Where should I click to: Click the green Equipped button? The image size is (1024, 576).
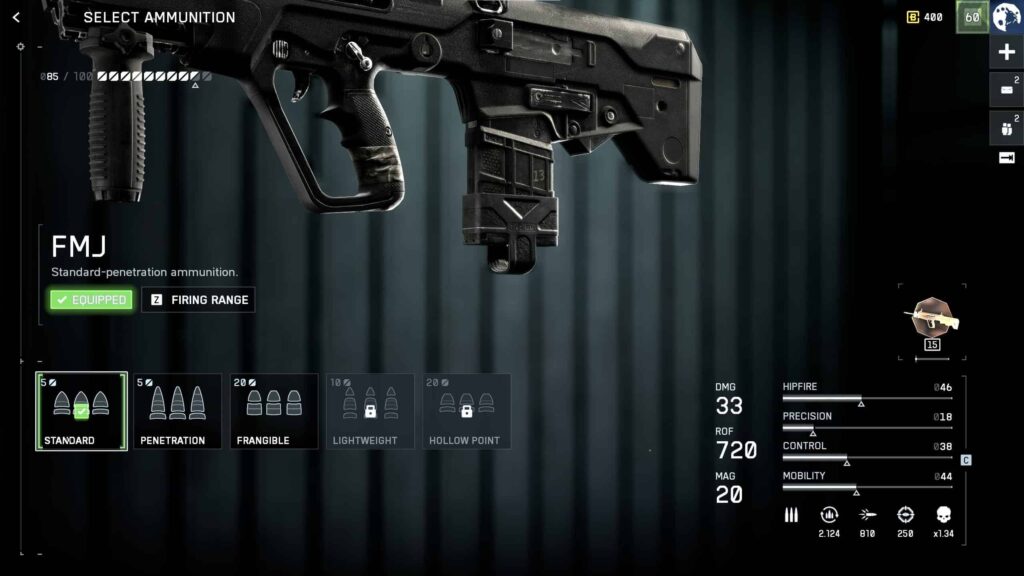[x=91, y=300]
